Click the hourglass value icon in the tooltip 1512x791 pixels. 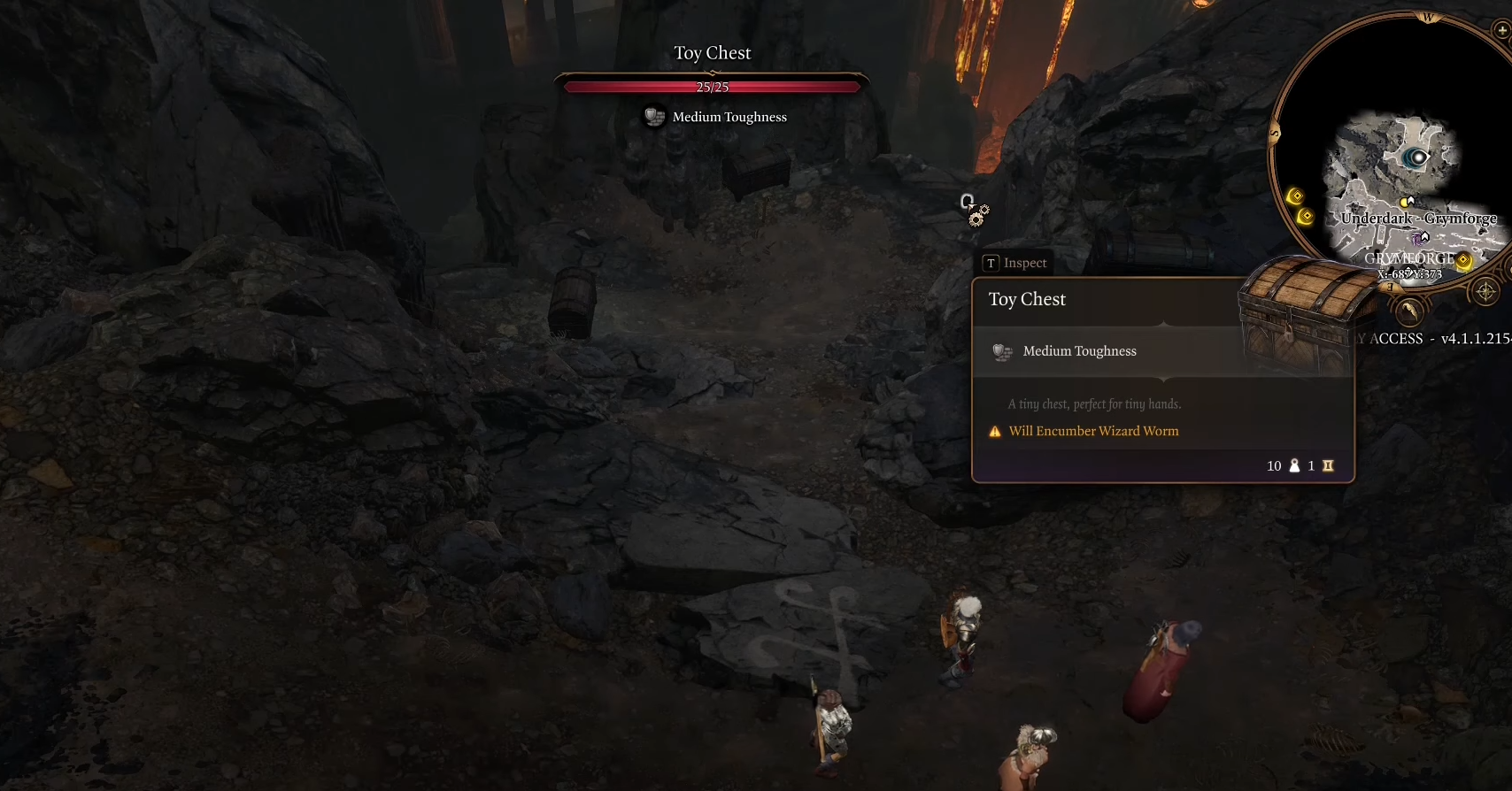click(1328, 466)
